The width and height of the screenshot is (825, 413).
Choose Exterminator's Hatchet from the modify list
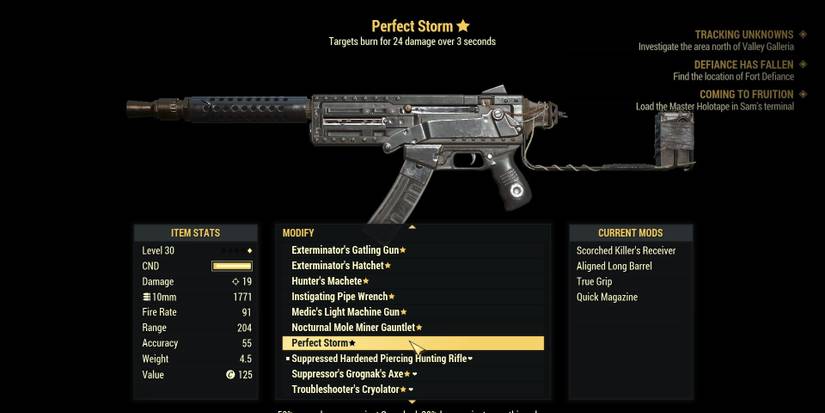(x=337, y=266)
